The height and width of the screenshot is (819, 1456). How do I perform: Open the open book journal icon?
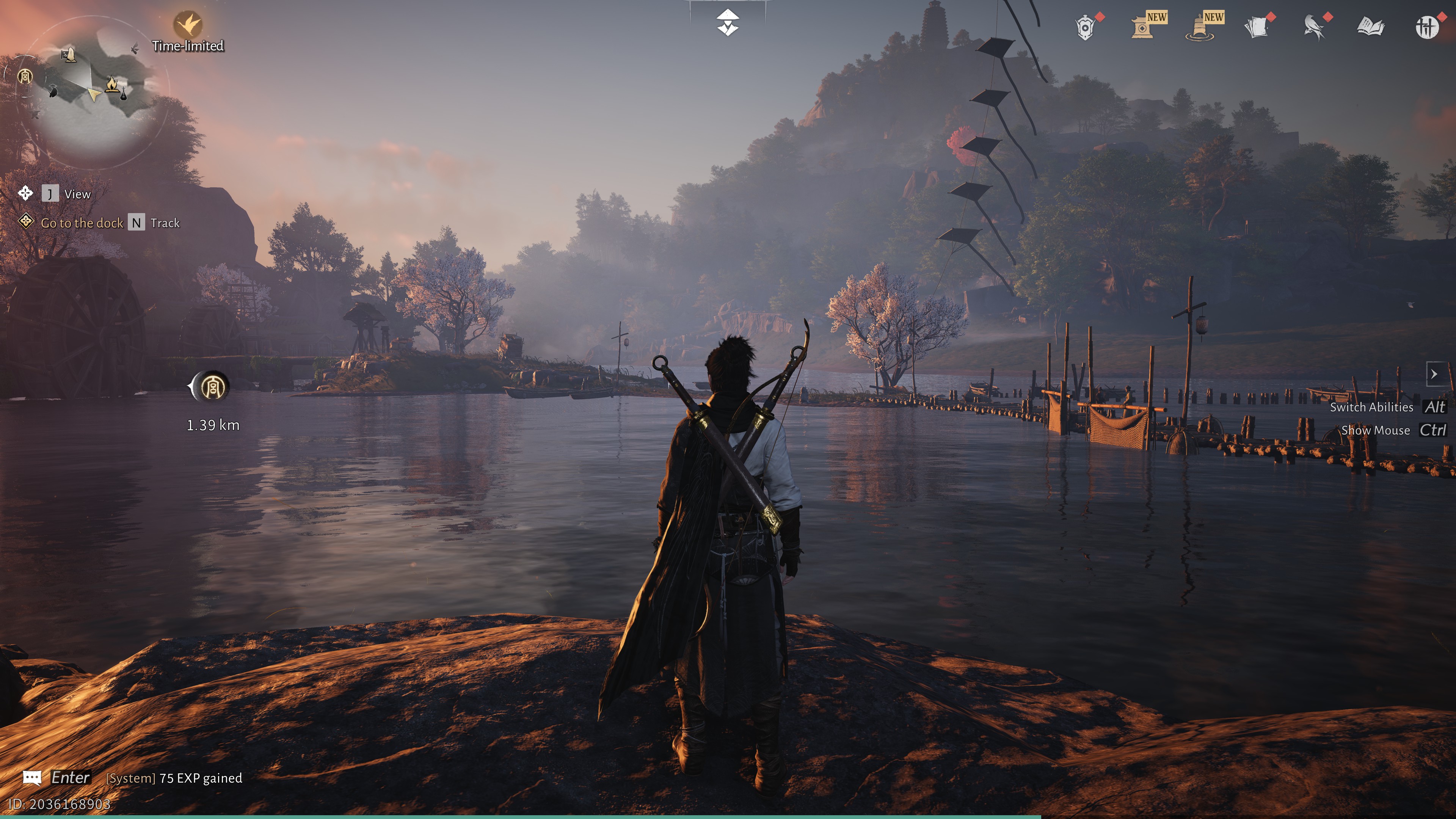click(1371, 27)
